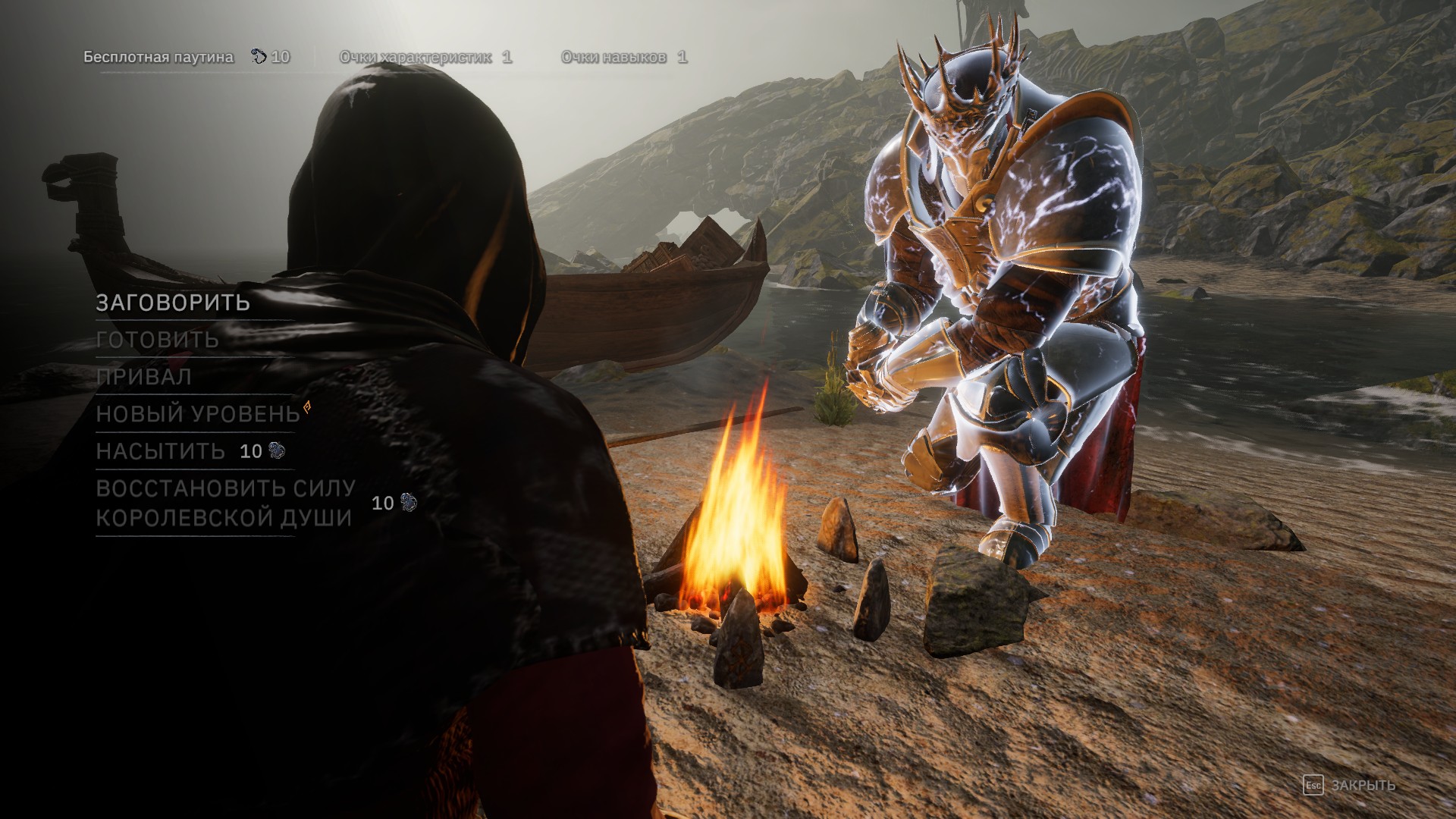Choose НАСЫТИТЬ for 10 web

point(161,451)
